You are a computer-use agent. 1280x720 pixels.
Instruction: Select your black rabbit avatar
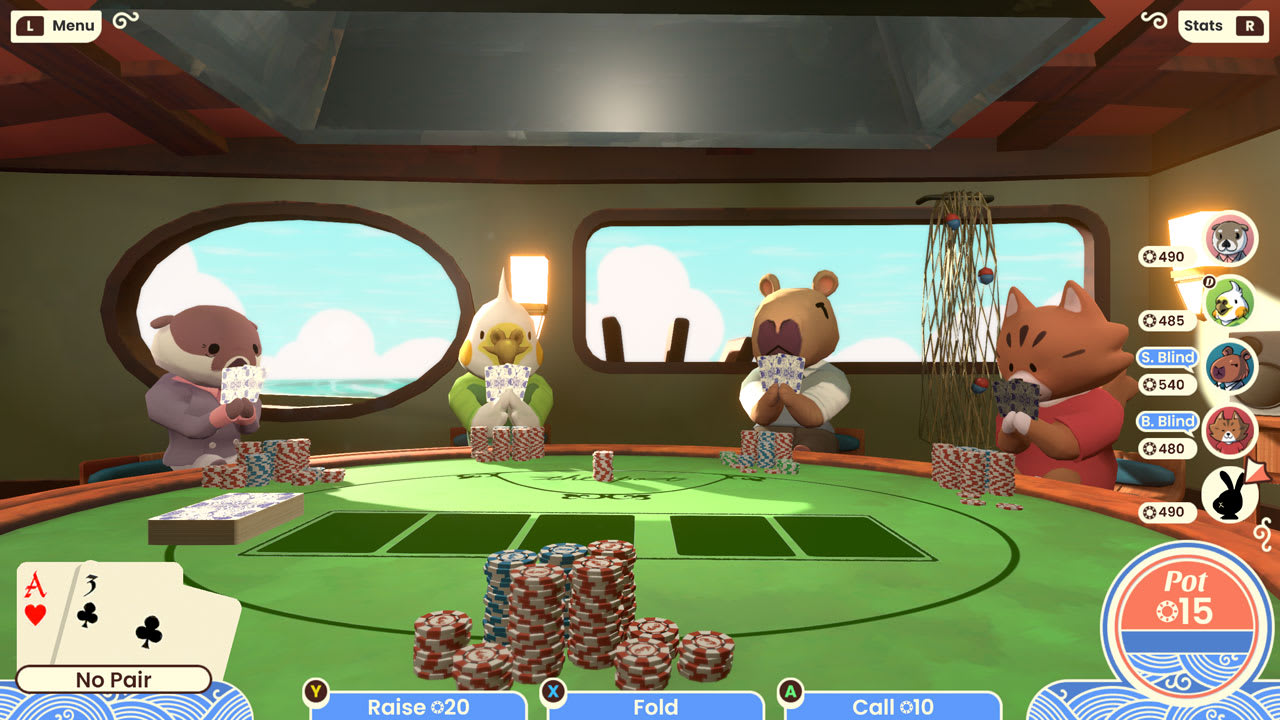[1230, 496]
